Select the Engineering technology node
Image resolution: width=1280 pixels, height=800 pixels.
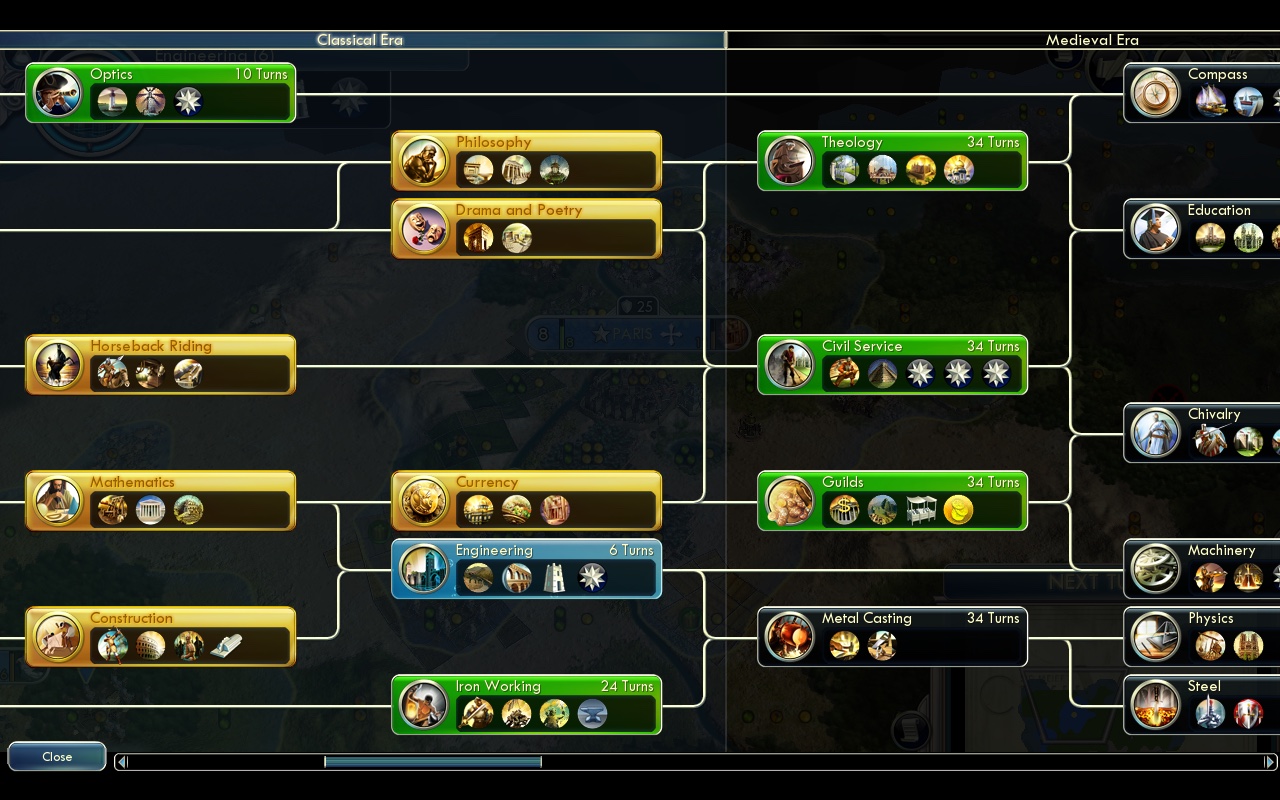[x=526, y=569]
